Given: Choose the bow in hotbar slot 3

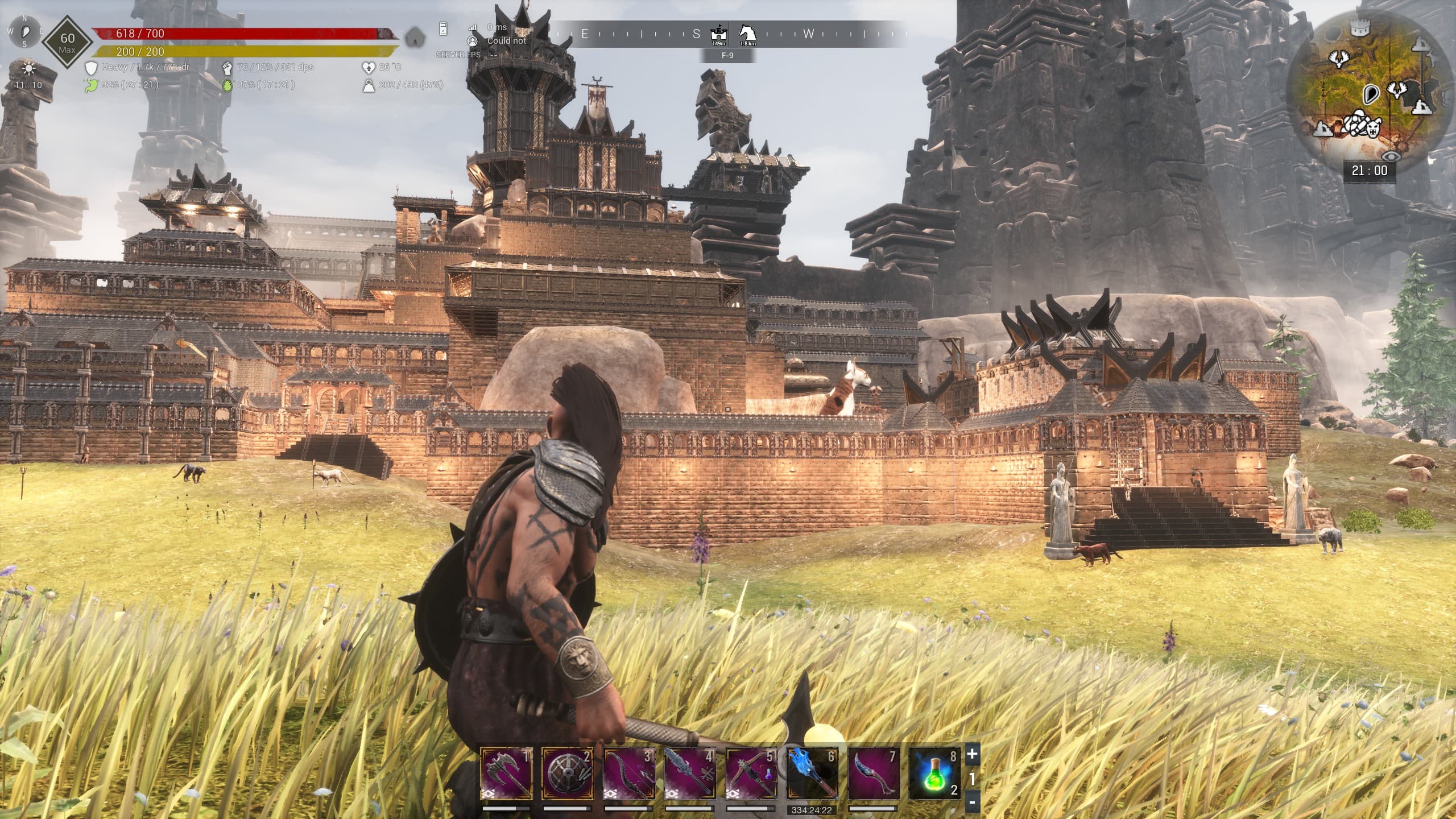Looking at the screenshot, I should [629, 773].
